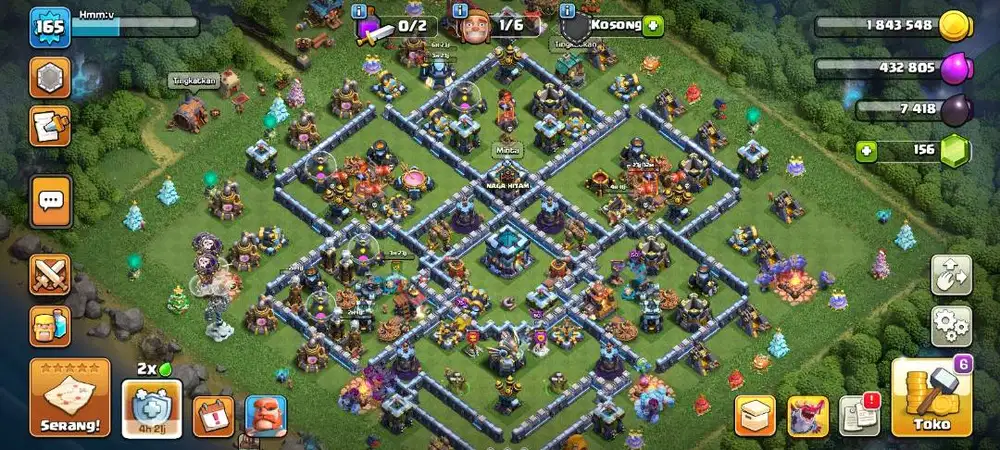Open the calendar events button
The width and height of the screenshot is (1000, 450).
212,416
